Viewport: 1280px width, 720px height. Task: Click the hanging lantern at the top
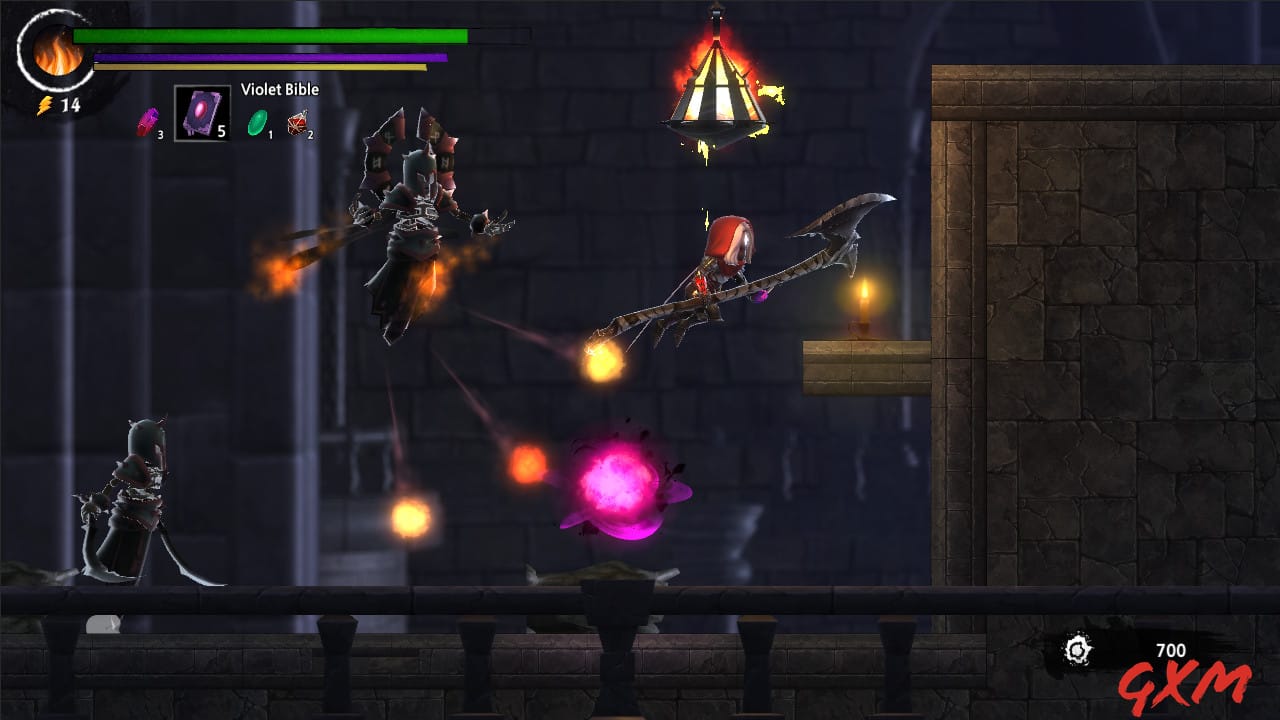point(717,90)
